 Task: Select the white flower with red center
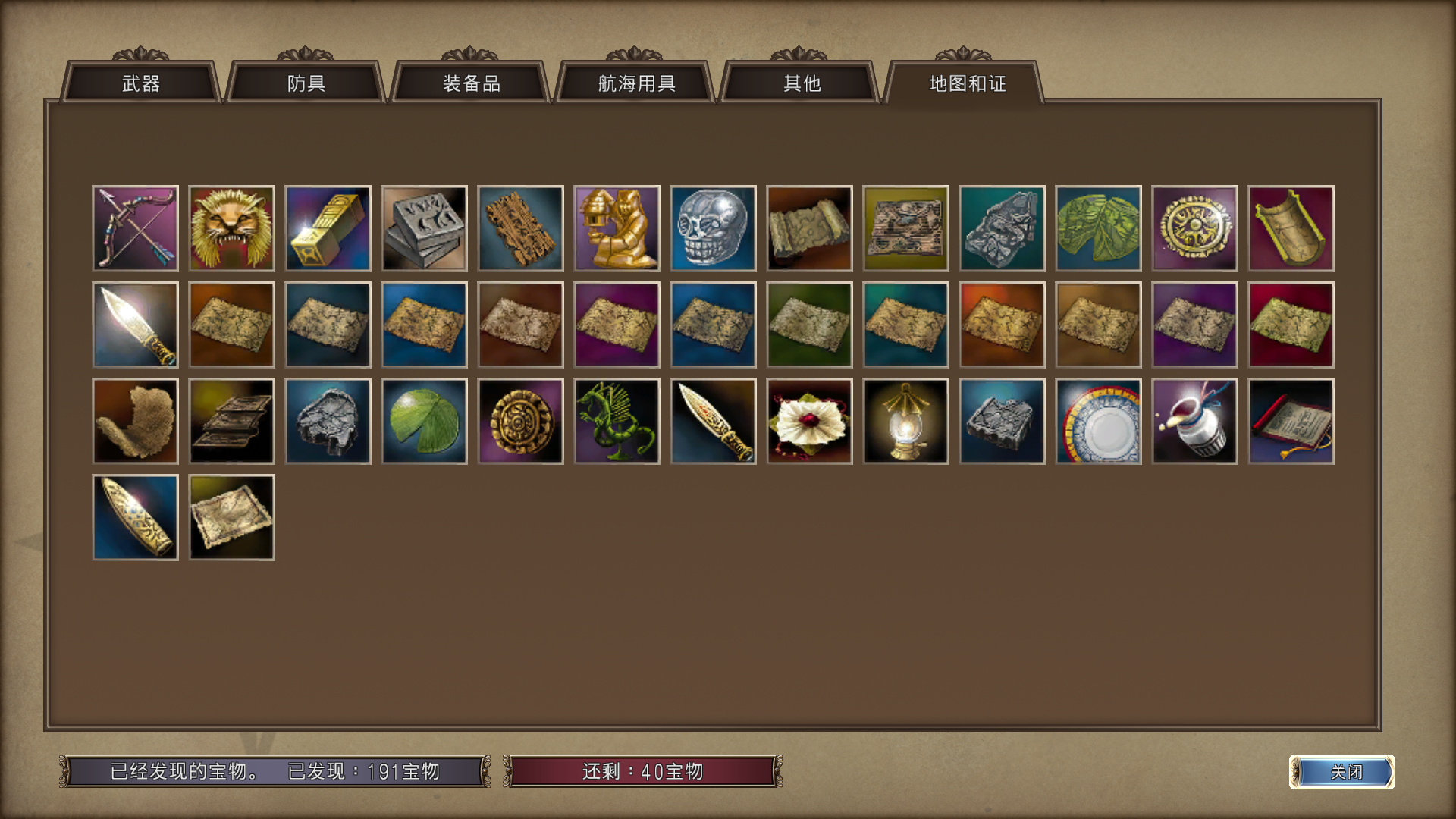(810, 421)
